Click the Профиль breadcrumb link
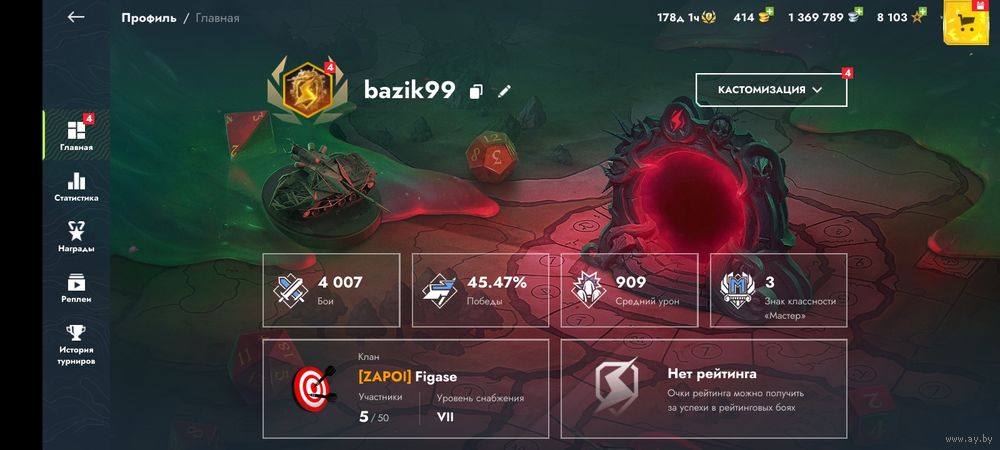 click(149, 18)
